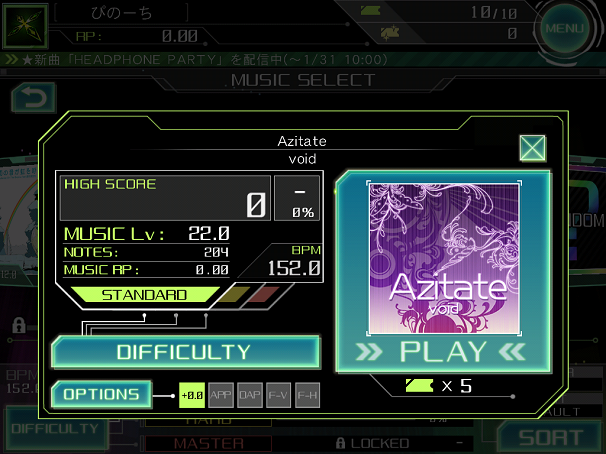
Task: Choose the STANDARD difficulty tab
Action: pyautogui.click(x=145, y=295)
